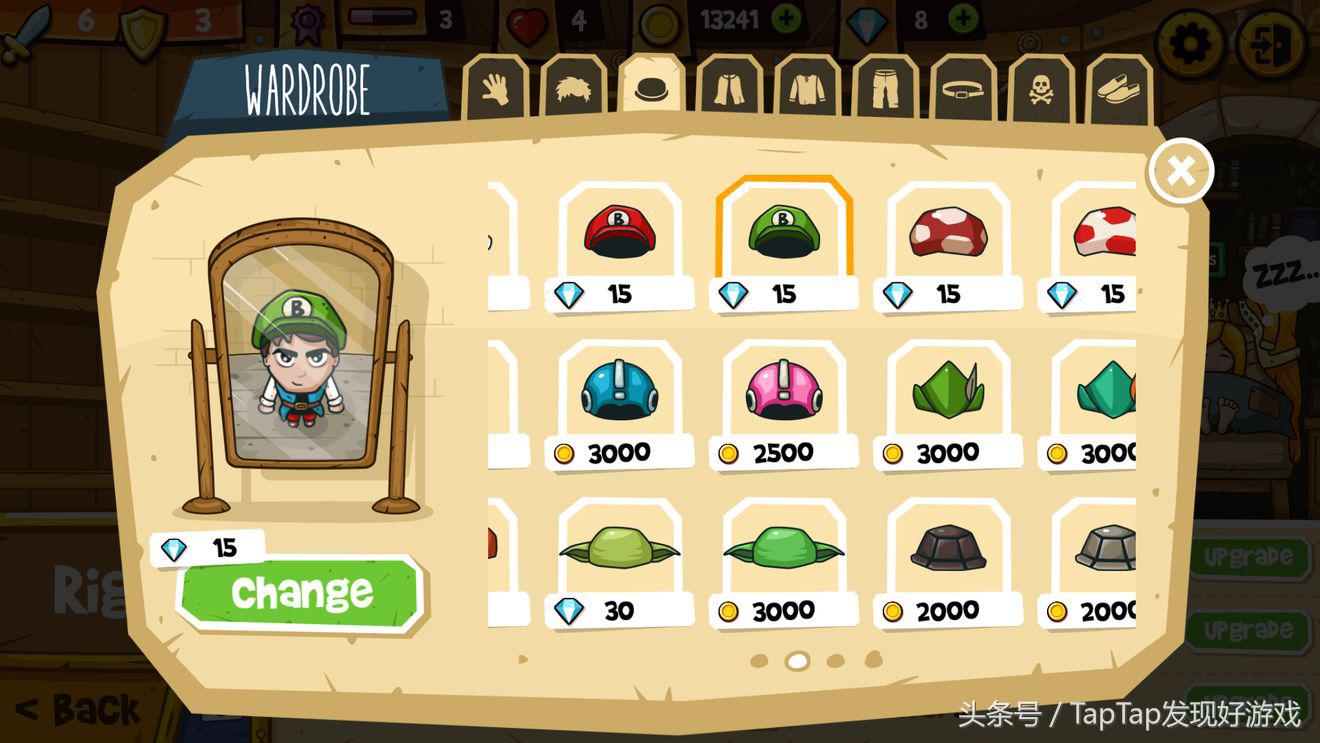Add more gold coins with plus button
This screenshot has height=743, width=1320.
tap(787, 19)
